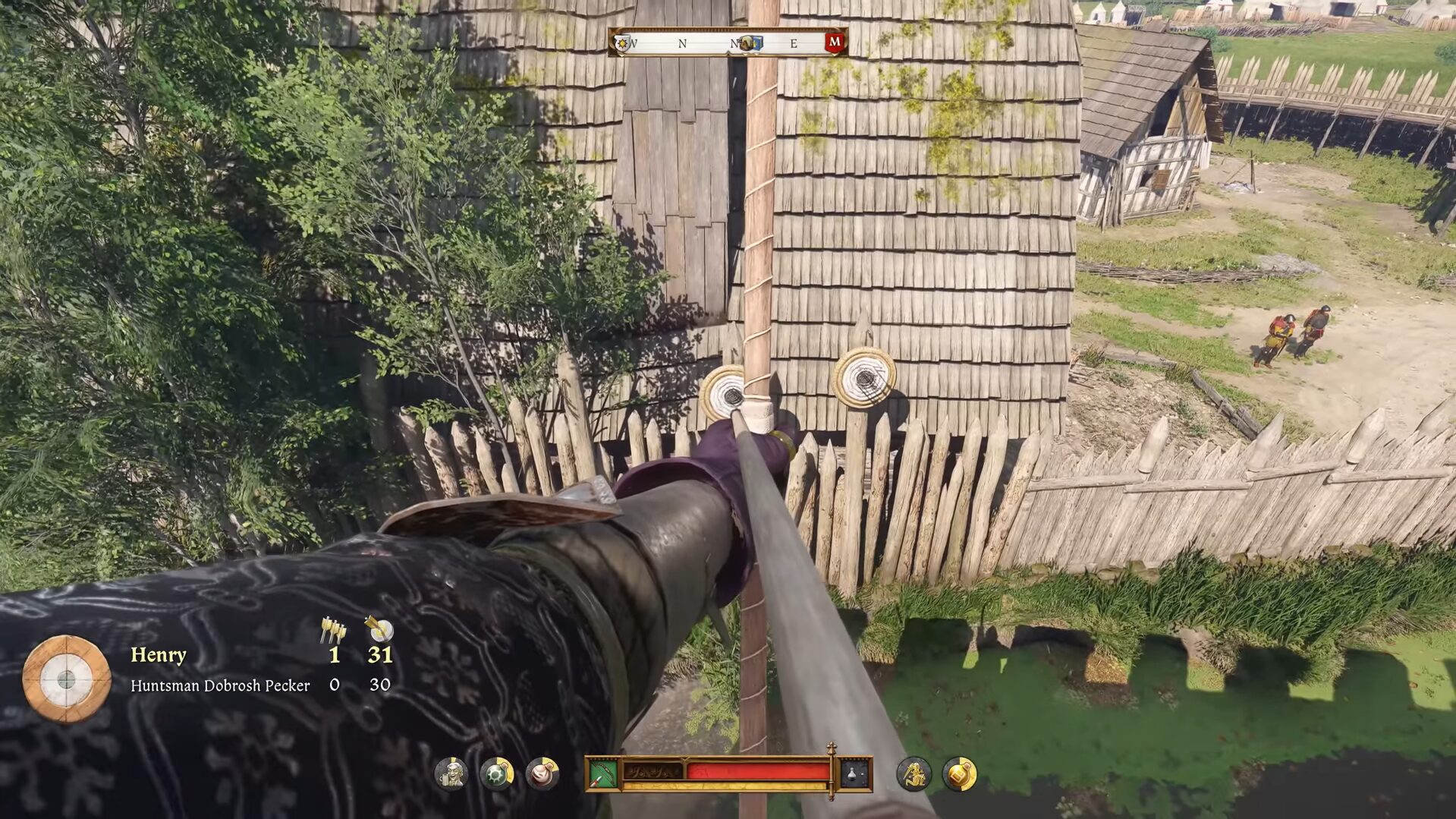
Task: Open the flask icon beside the power bar
Action: [851, 772]
